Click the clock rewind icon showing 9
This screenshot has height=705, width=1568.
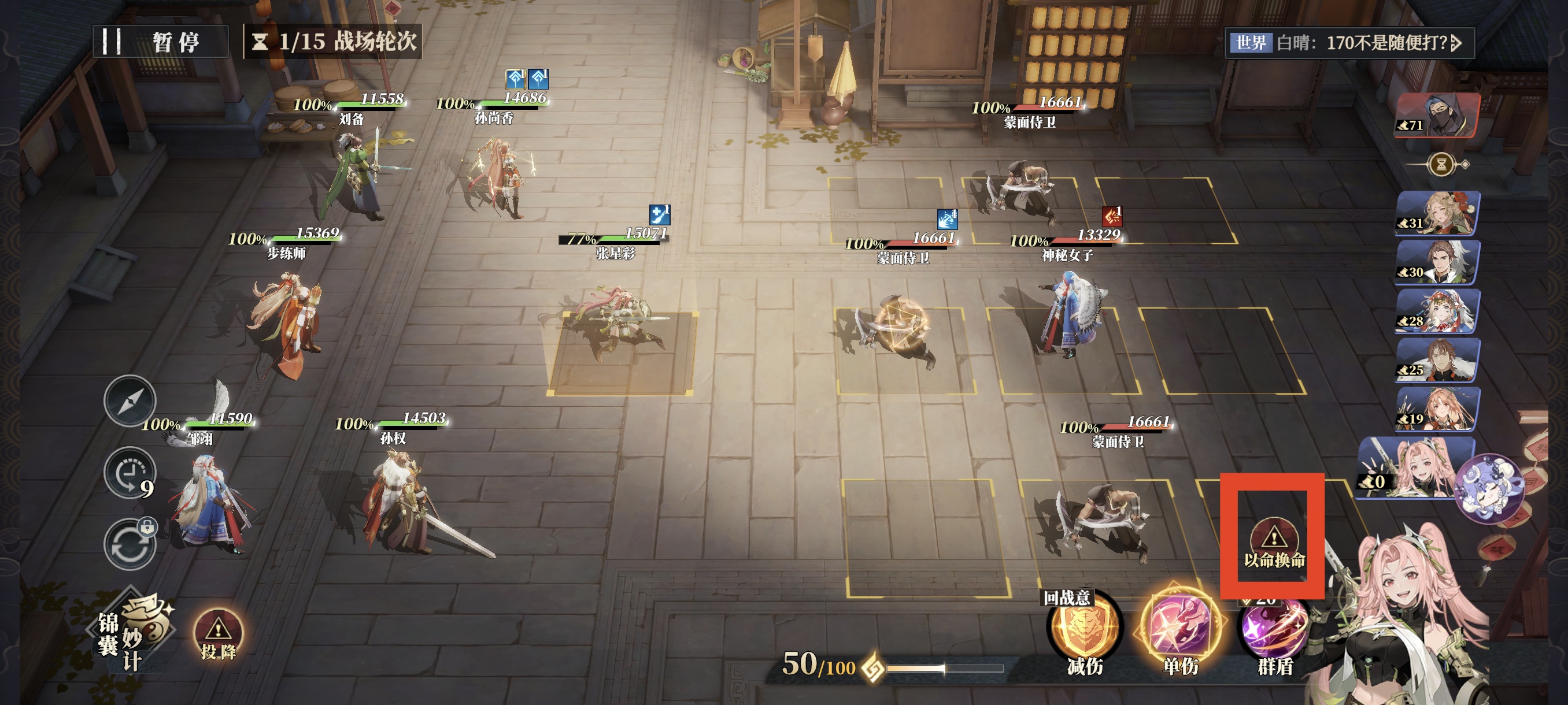[130, 474]
